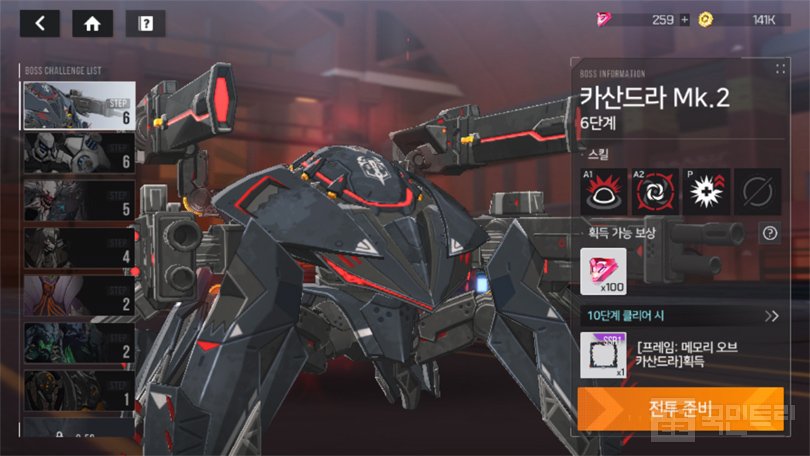Open the obtainable rewards help icon
810x456 pixels.
[769, 233]
